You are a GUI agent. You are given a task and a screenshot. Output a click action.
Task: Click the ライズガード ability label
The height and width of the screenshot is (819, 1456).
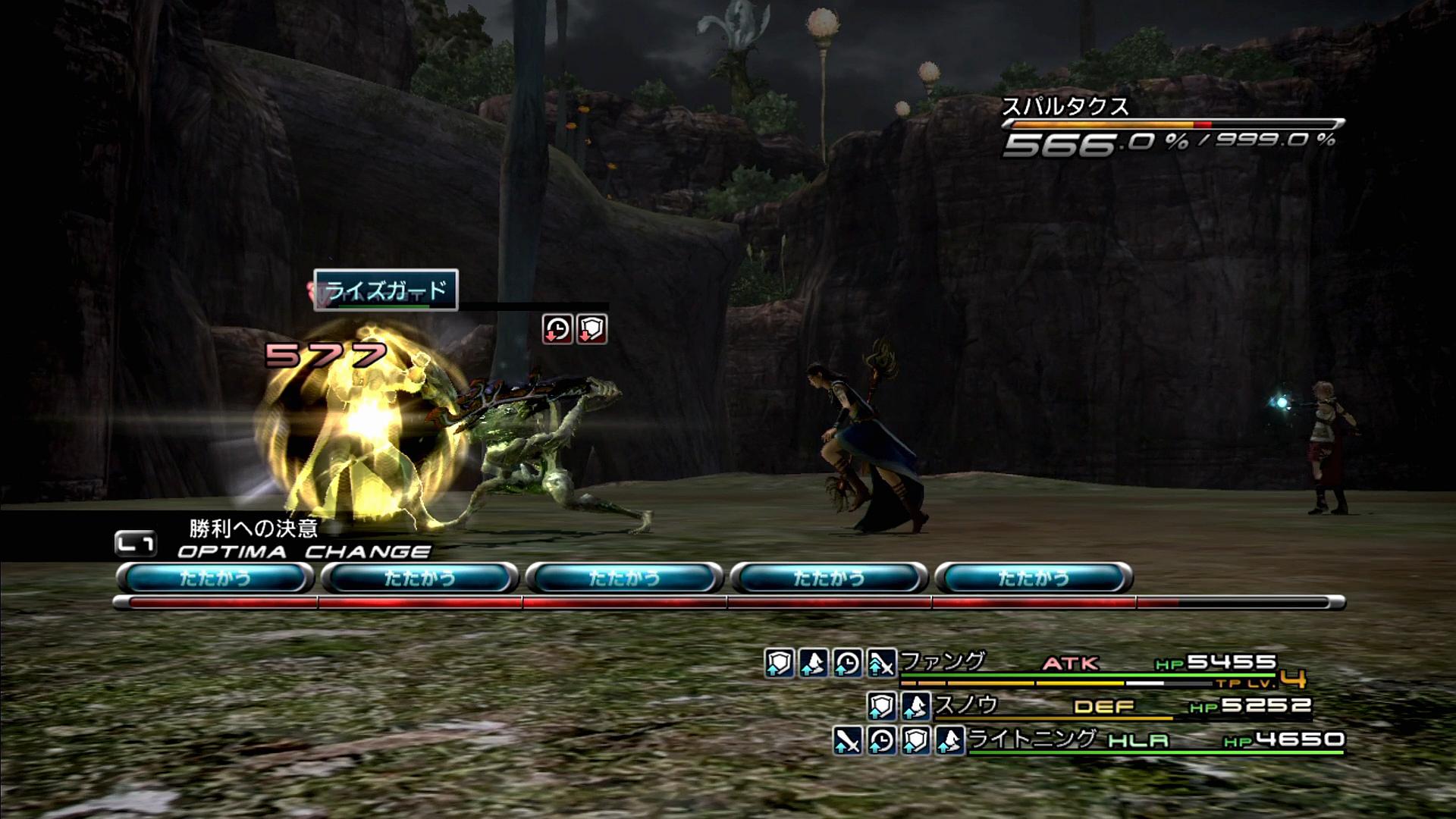point(386,290)
